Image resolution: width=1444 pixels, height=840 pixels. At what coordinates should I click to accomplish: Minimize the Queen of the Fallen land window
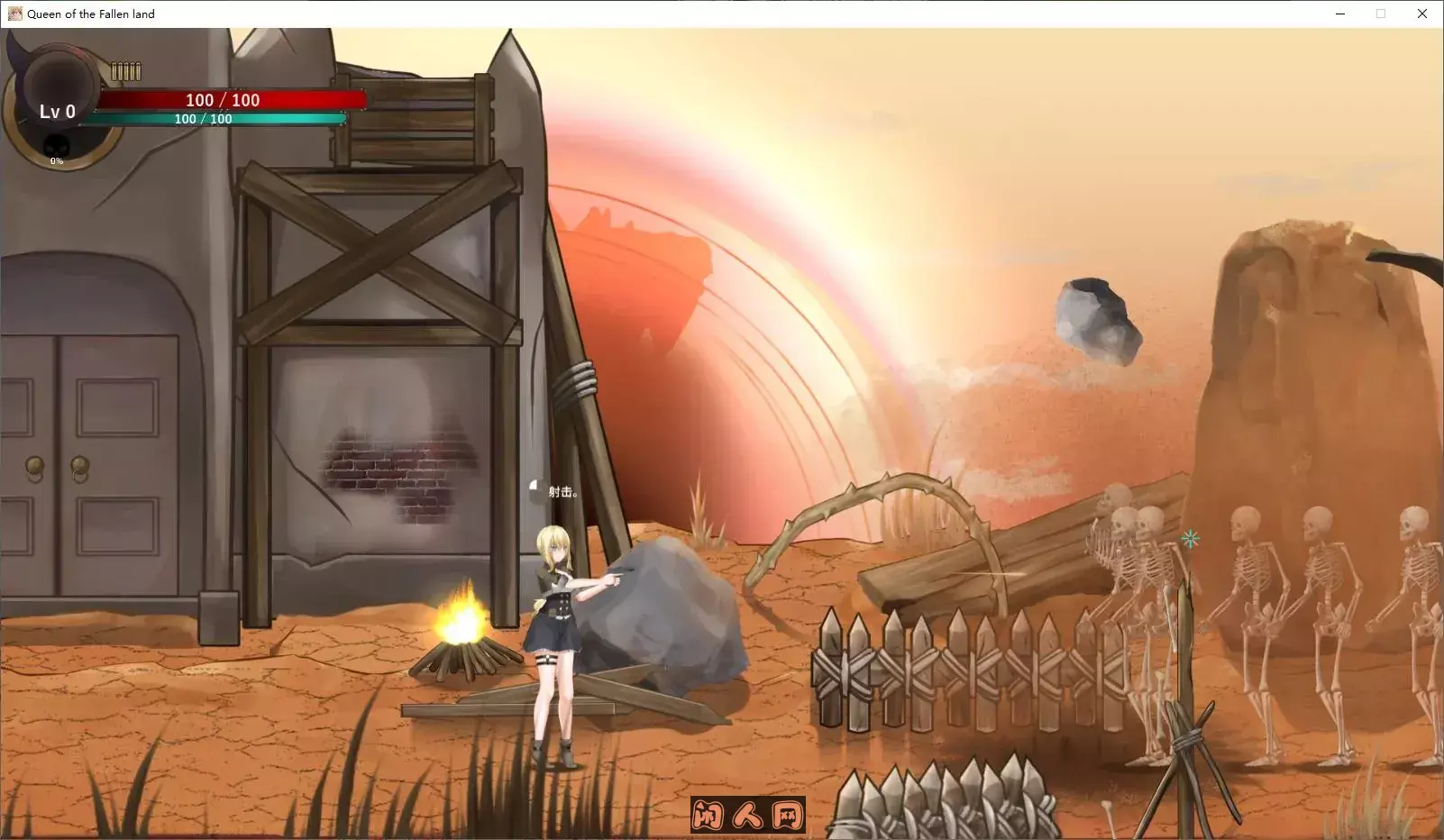click(1340, 14)
